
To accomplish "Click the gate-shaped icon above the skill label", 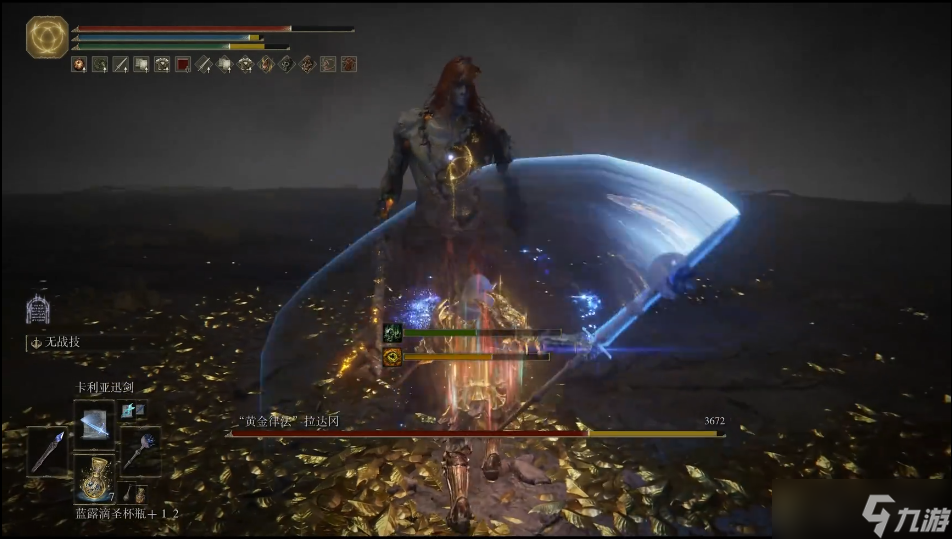I will [x=38, y=309].
